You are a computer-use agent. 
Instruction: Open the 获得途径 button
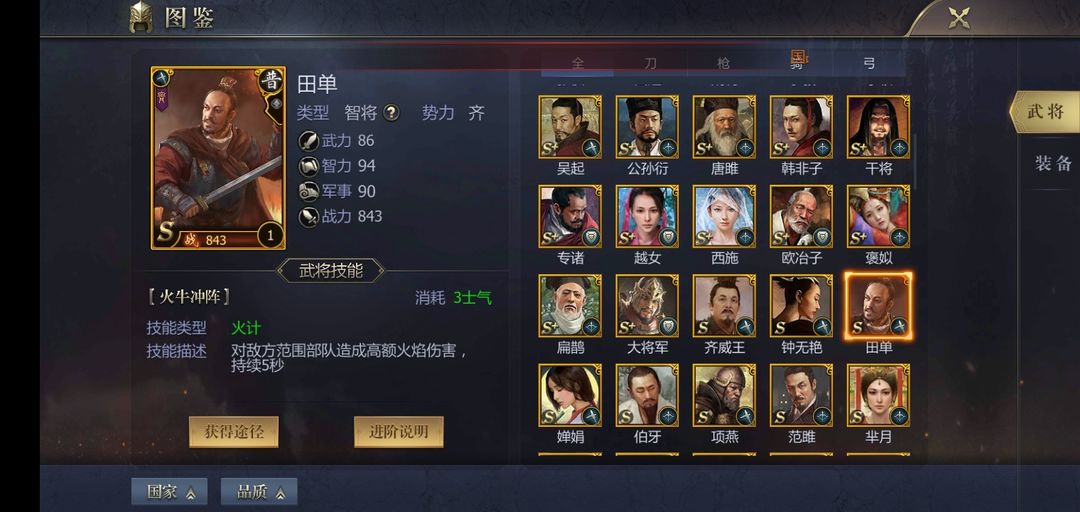click(234, 431)
